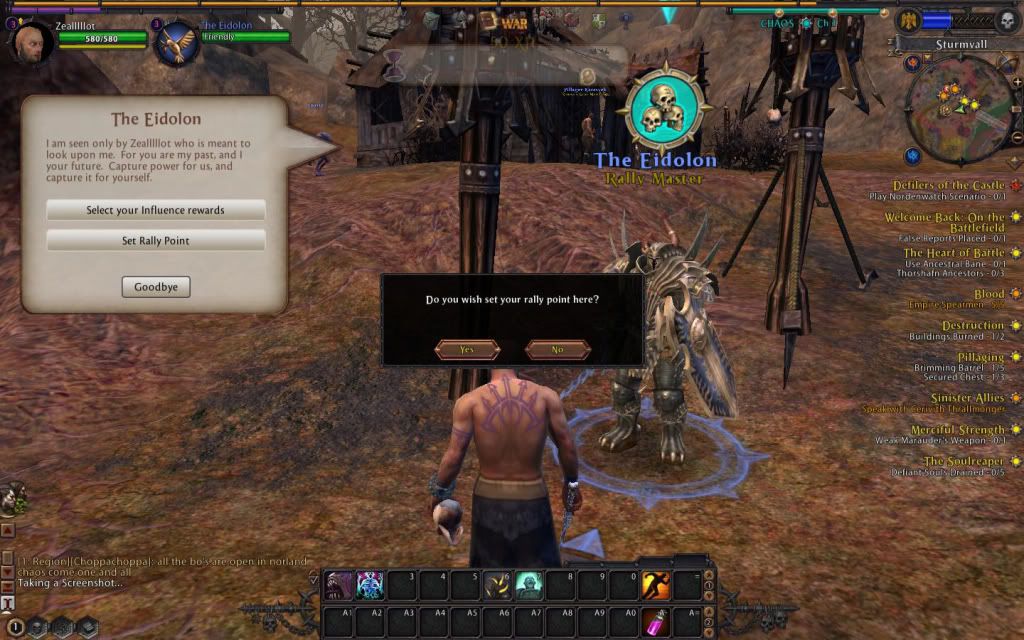The height and width of the screenshot is (640, 1024).
Task: Click Zealllllot's player portrait
Action: 33,43
